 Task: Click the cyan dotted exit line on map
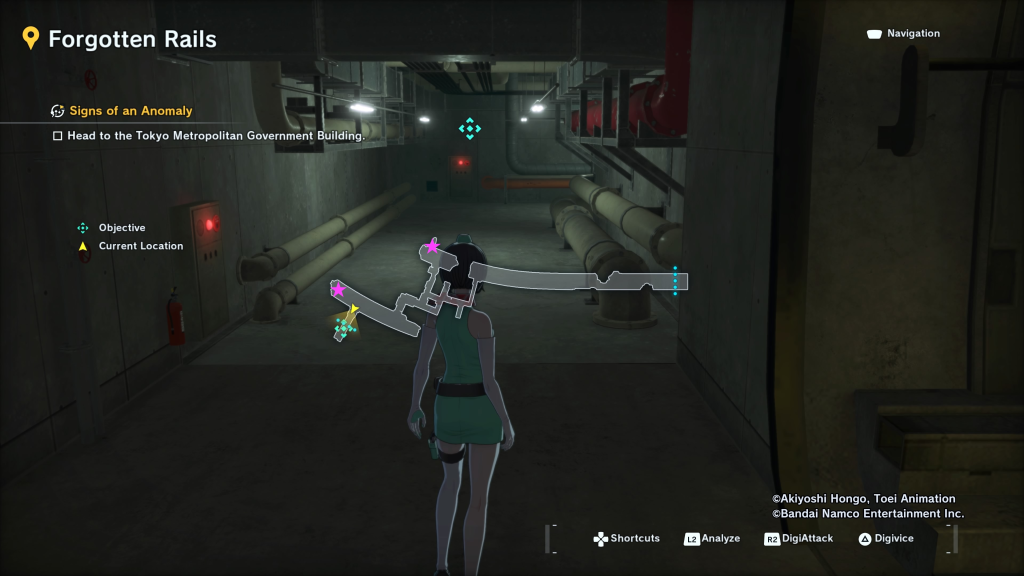(x=675, y=280)
